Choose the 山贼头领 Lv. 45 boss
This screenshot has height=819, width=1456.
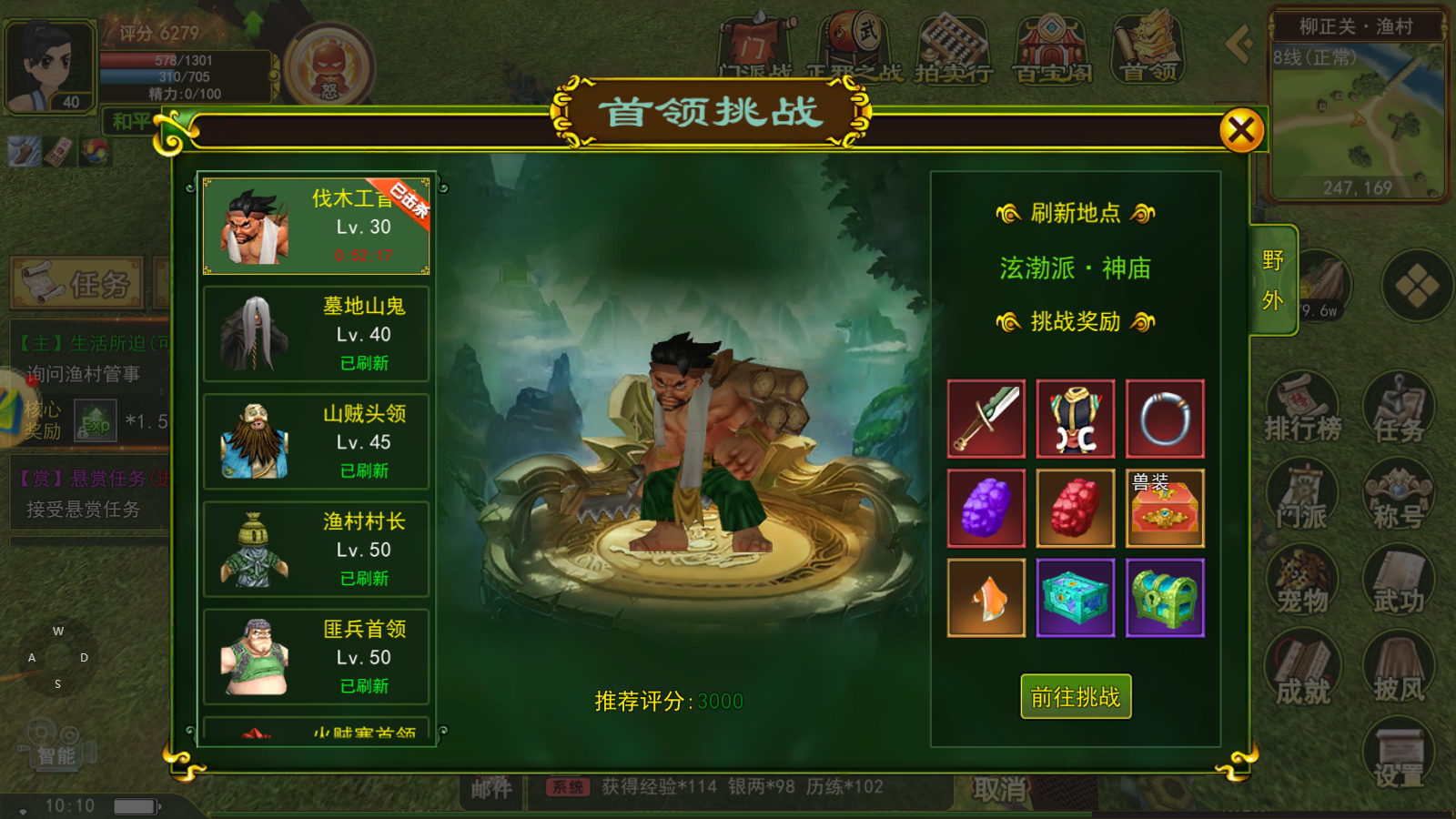coord(316,441)
